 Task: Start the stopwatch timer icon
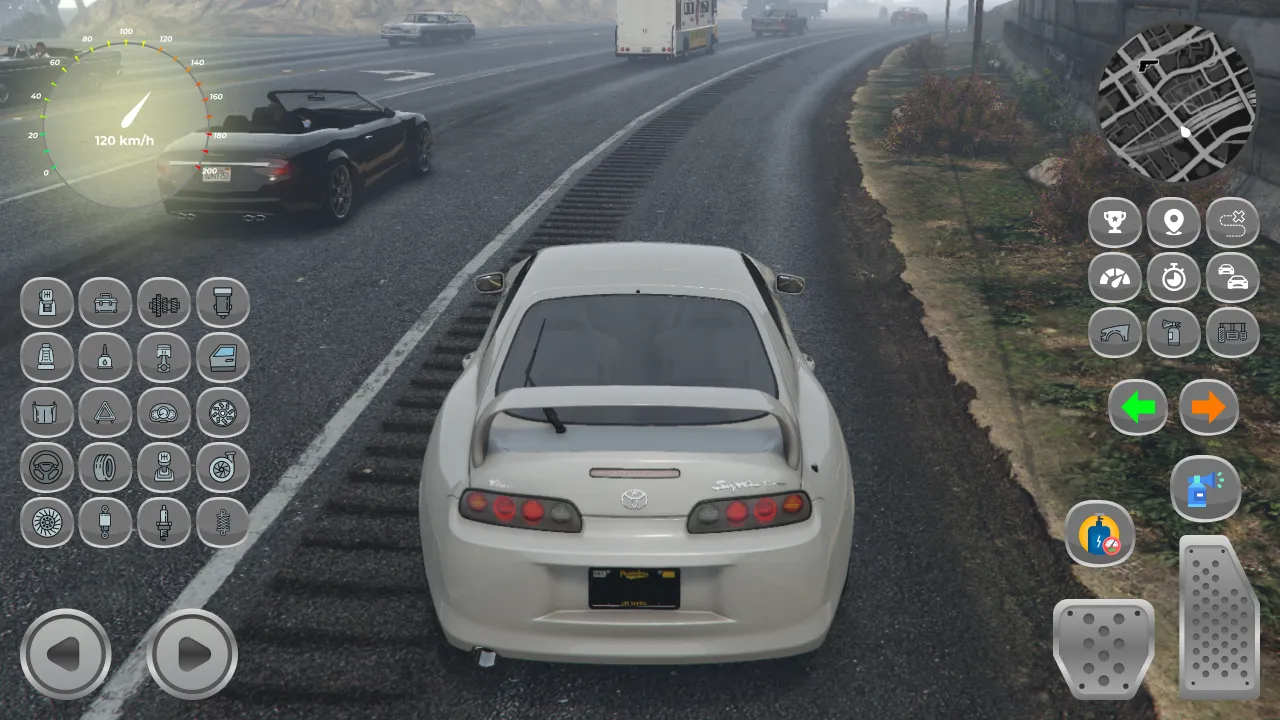1173,278
